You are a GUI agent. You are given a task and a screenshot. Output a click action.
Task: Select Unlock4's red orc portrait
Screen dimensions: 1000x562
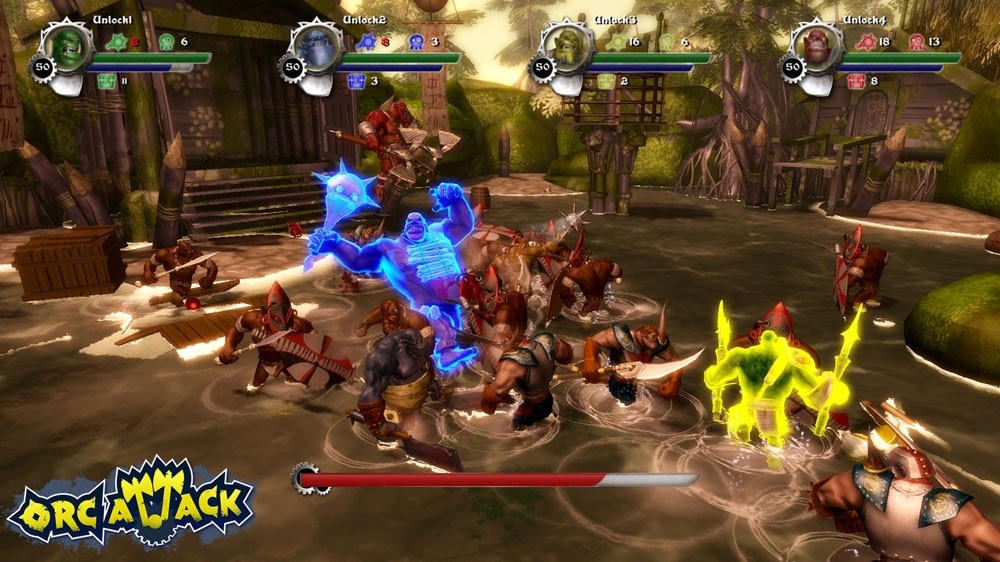coord(817,46)
